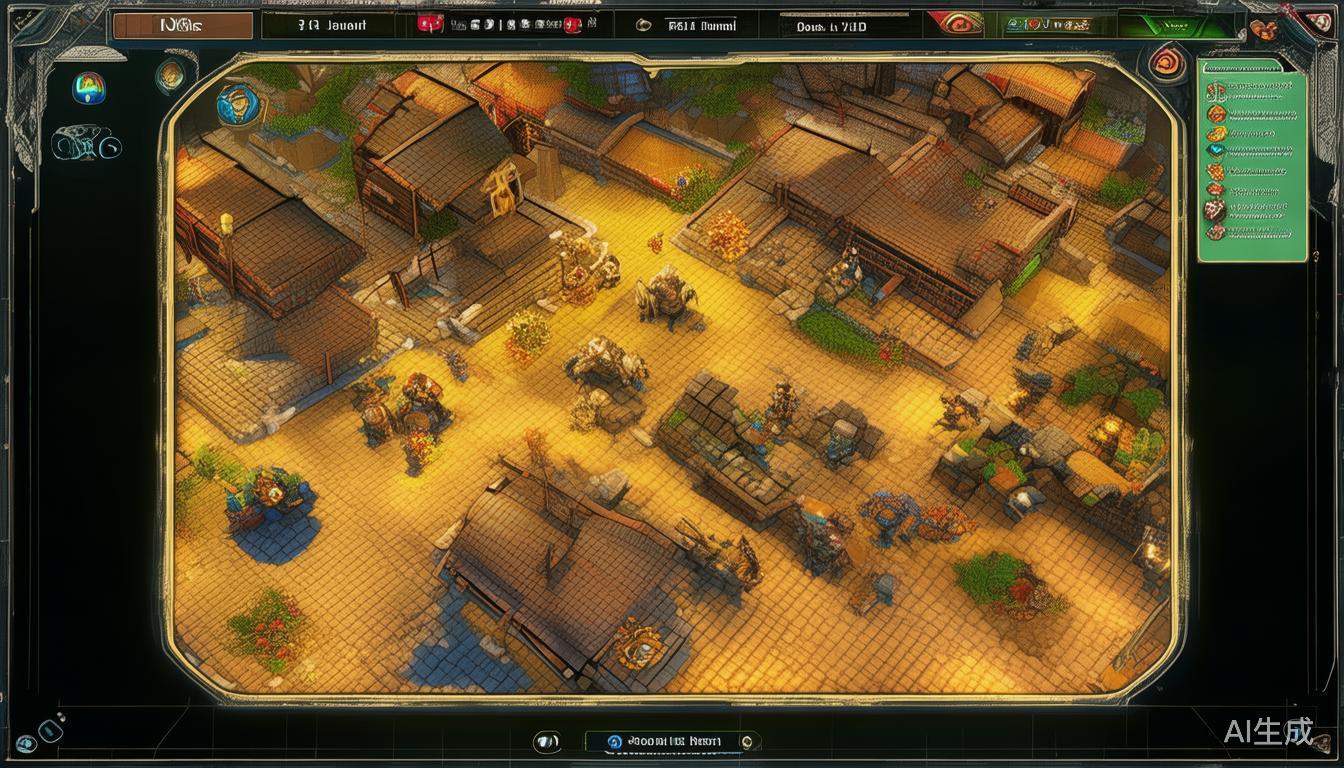Click the brown button in the top bar

pyautogui.click(x=182, y=26)
